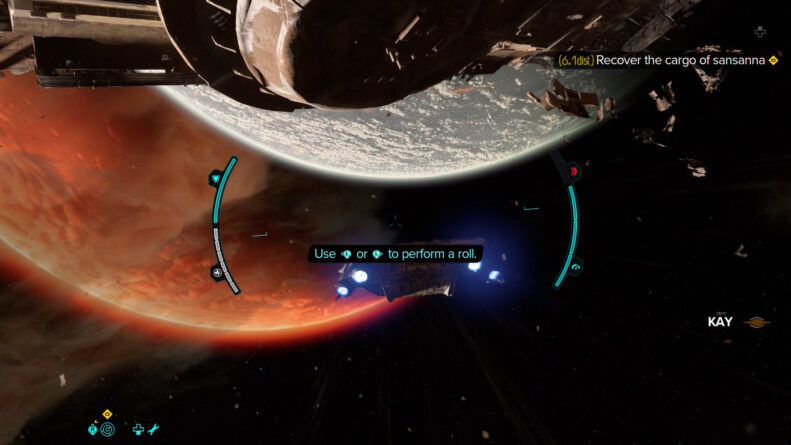Click the speedometer icon on the right gauge

(576, 267)
